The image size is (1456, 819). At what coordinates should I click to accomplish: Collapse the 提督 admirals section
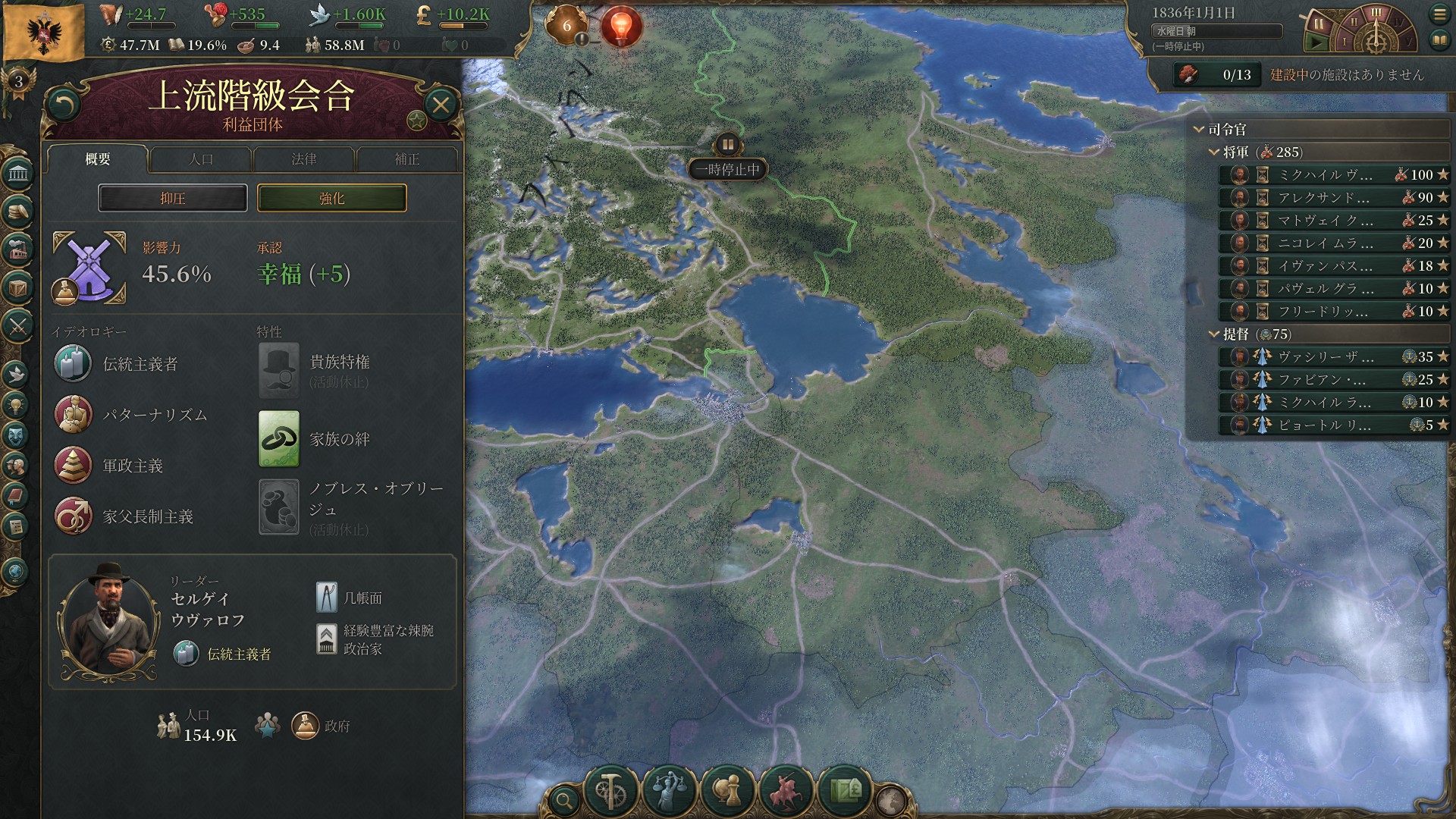[x=1214, y=334]
